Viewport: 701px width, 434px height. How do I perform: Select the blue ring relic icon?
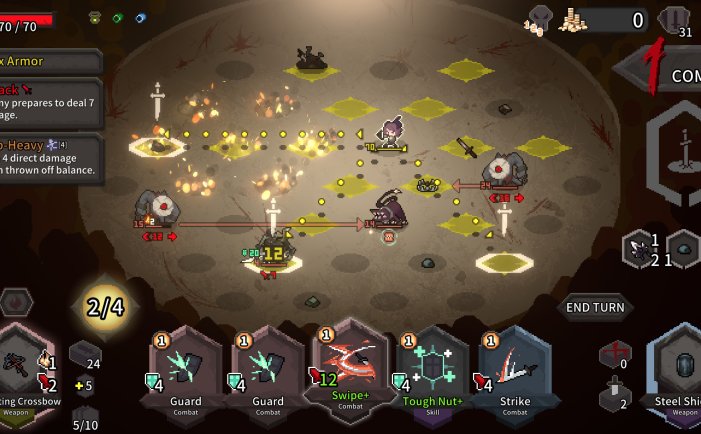[140, 17]
